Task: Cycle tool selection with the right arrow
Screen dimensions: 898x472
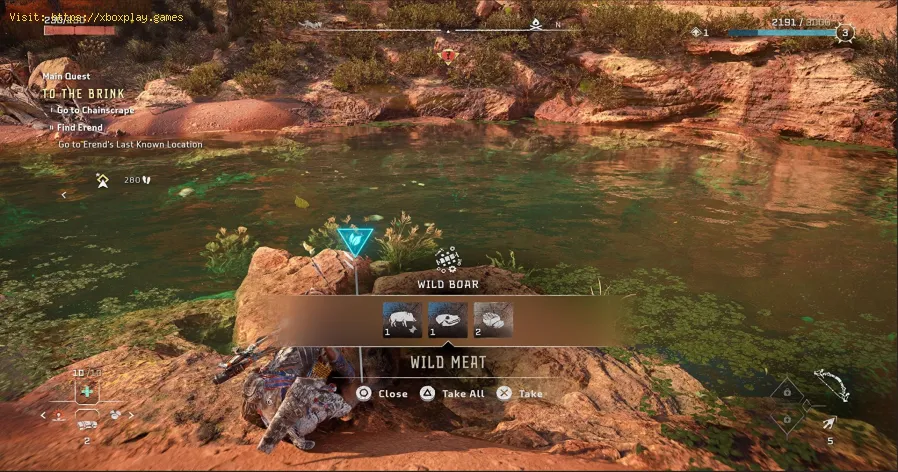Action: click(x=131, y=414)
